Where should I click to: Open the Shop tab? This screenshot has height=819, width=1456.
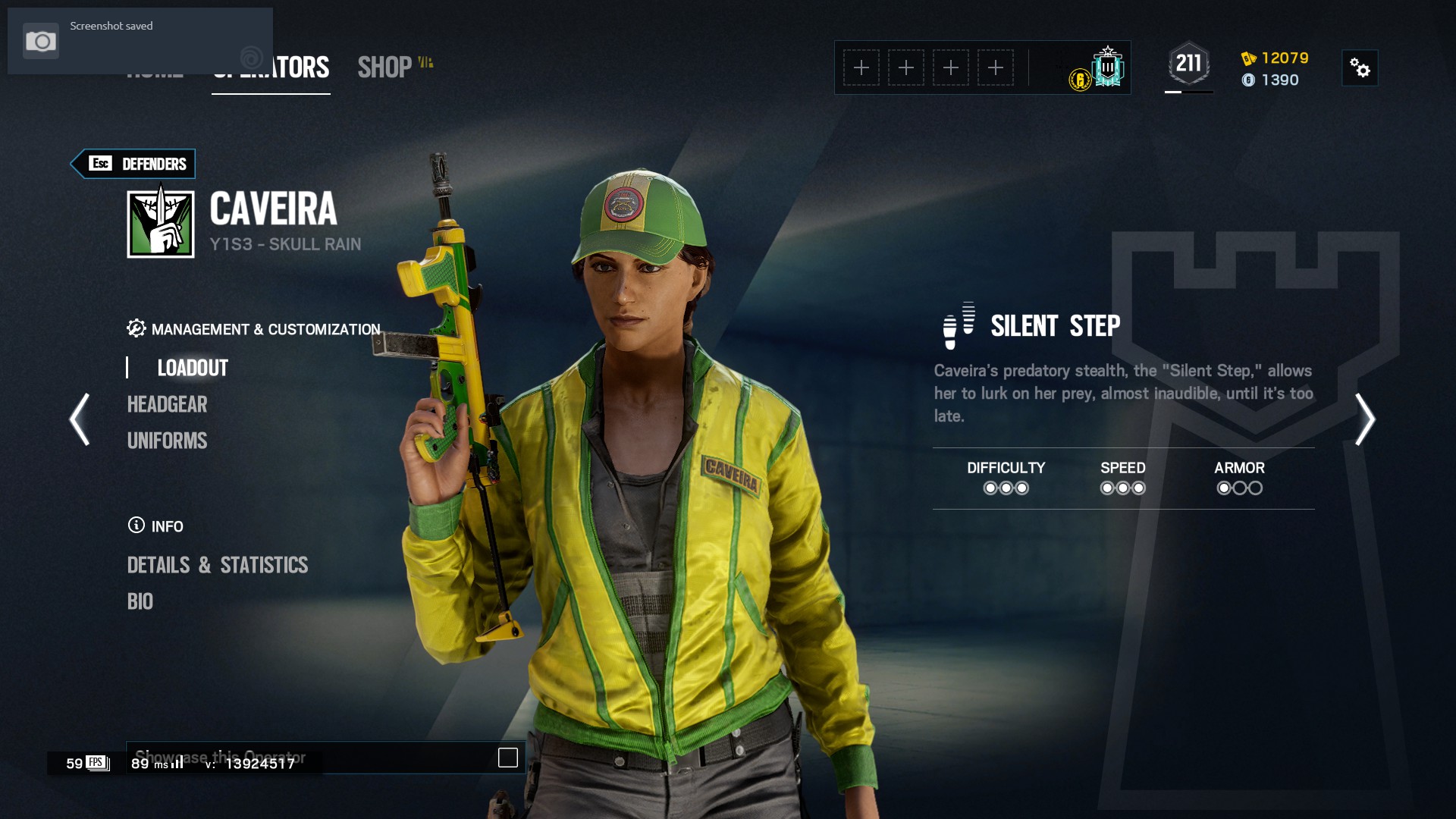tap(385, 67)
